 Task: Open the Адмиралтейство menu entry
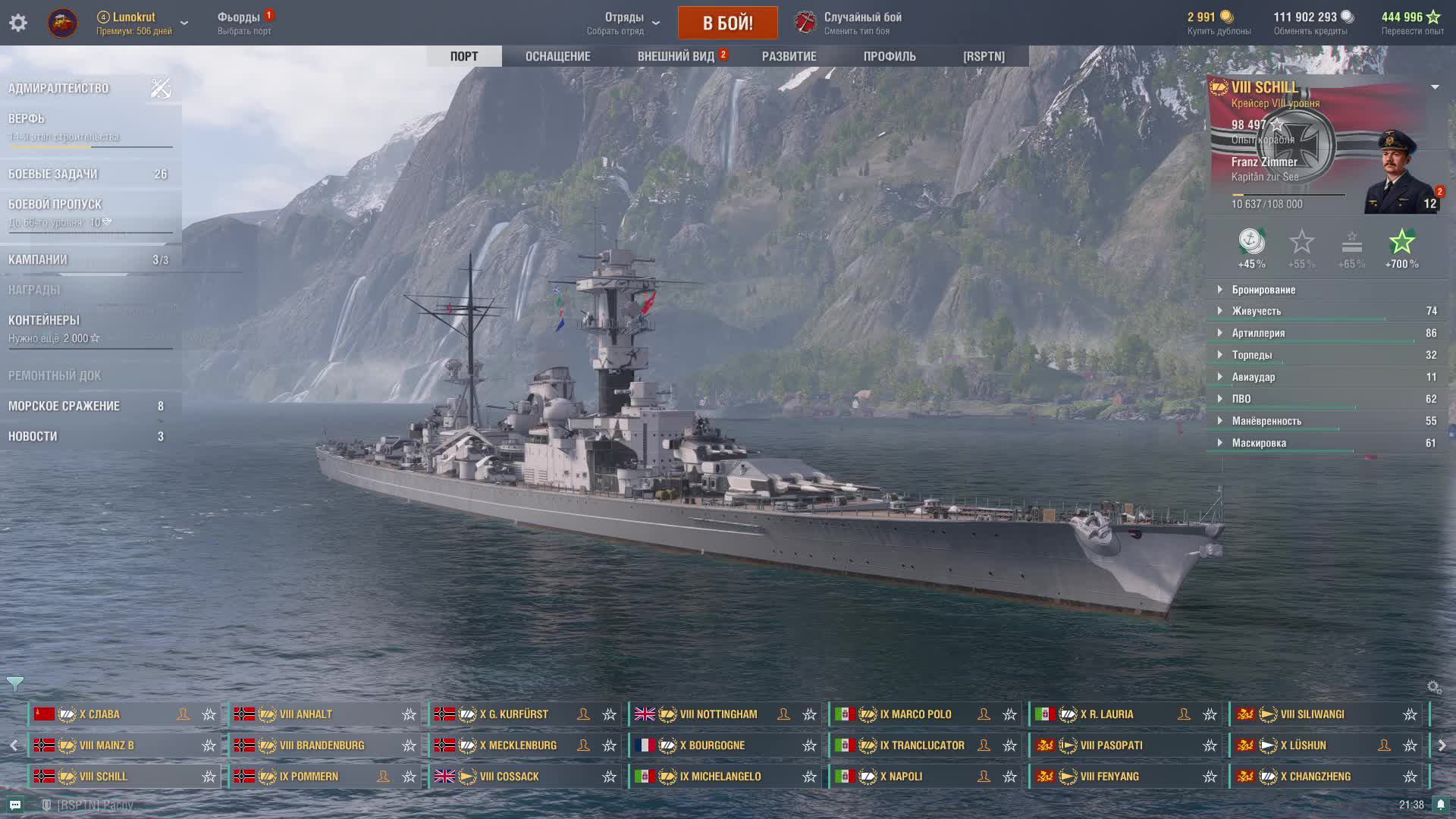coord(58,88)
